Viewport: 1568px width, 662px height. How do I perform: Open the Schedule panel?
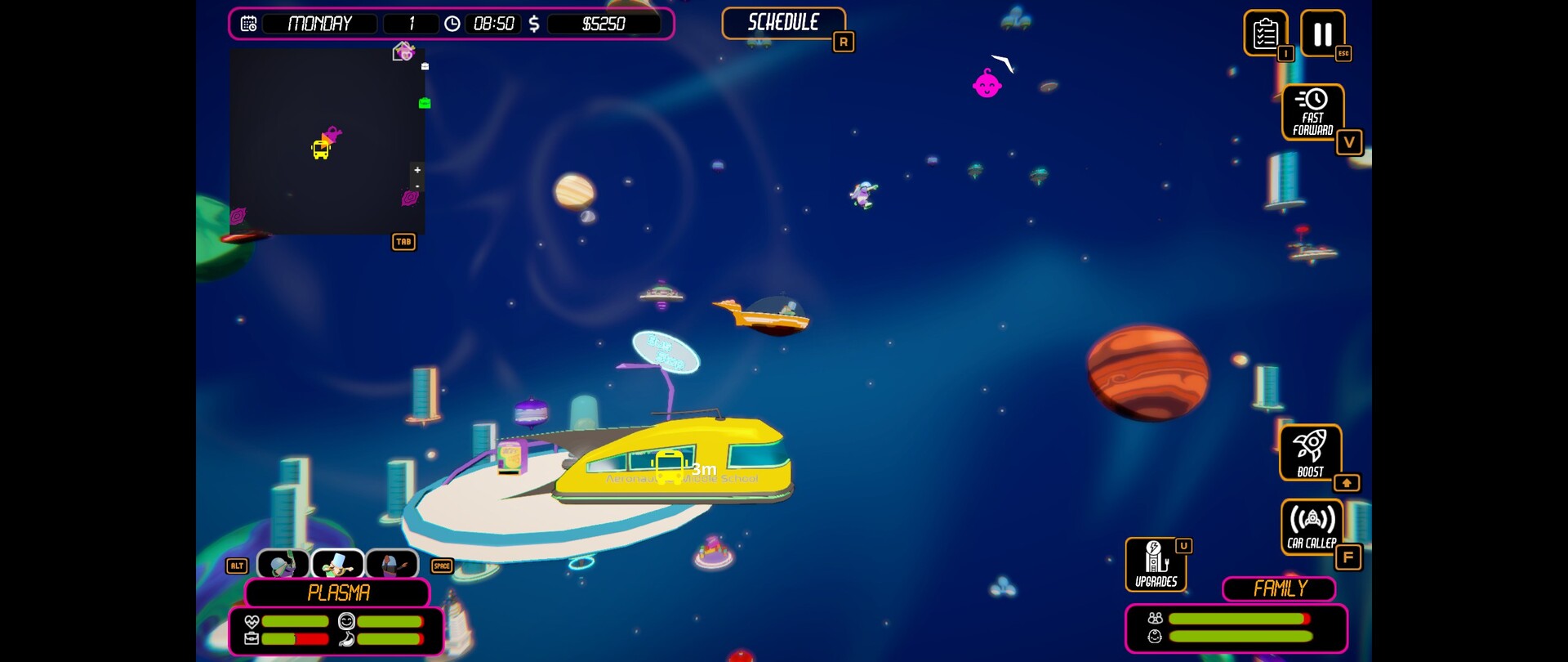[x=783, y=23]
